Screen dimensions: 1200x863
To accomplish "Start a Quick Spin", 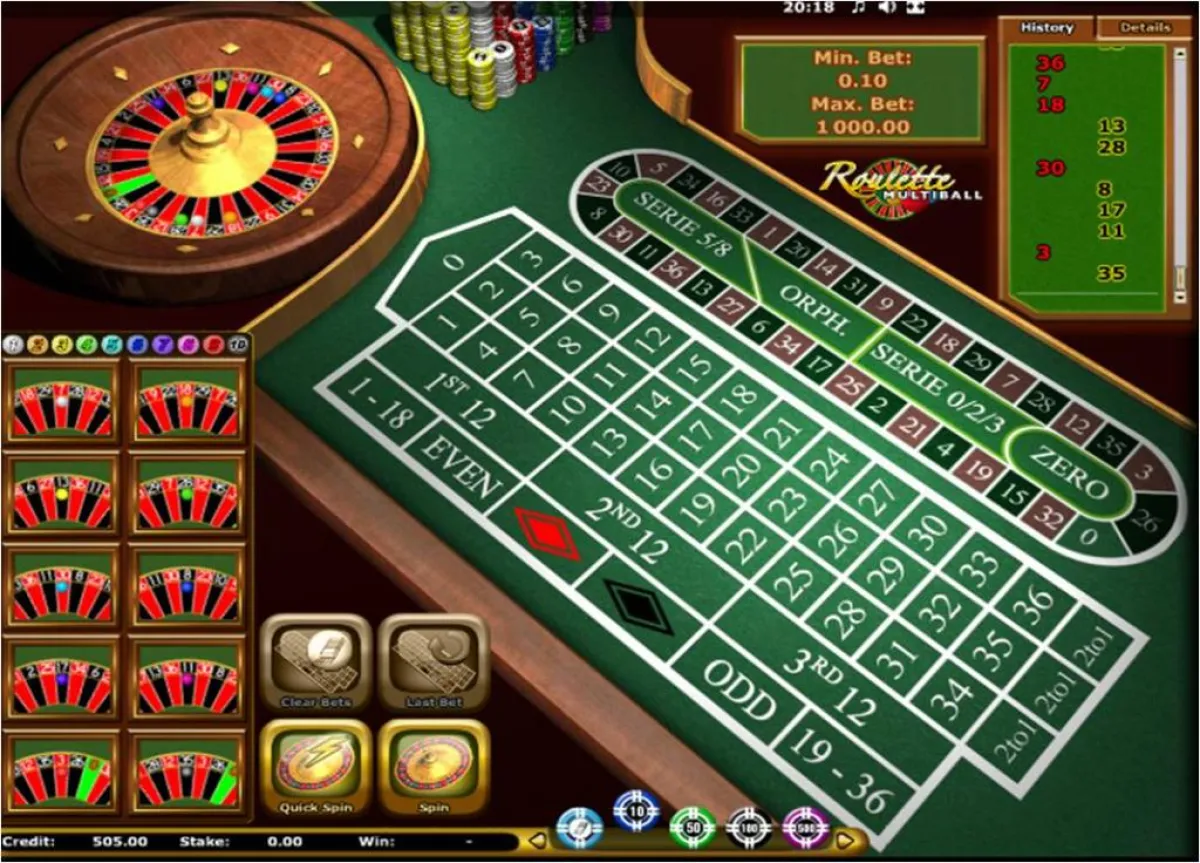I will [x=316, y=767].
